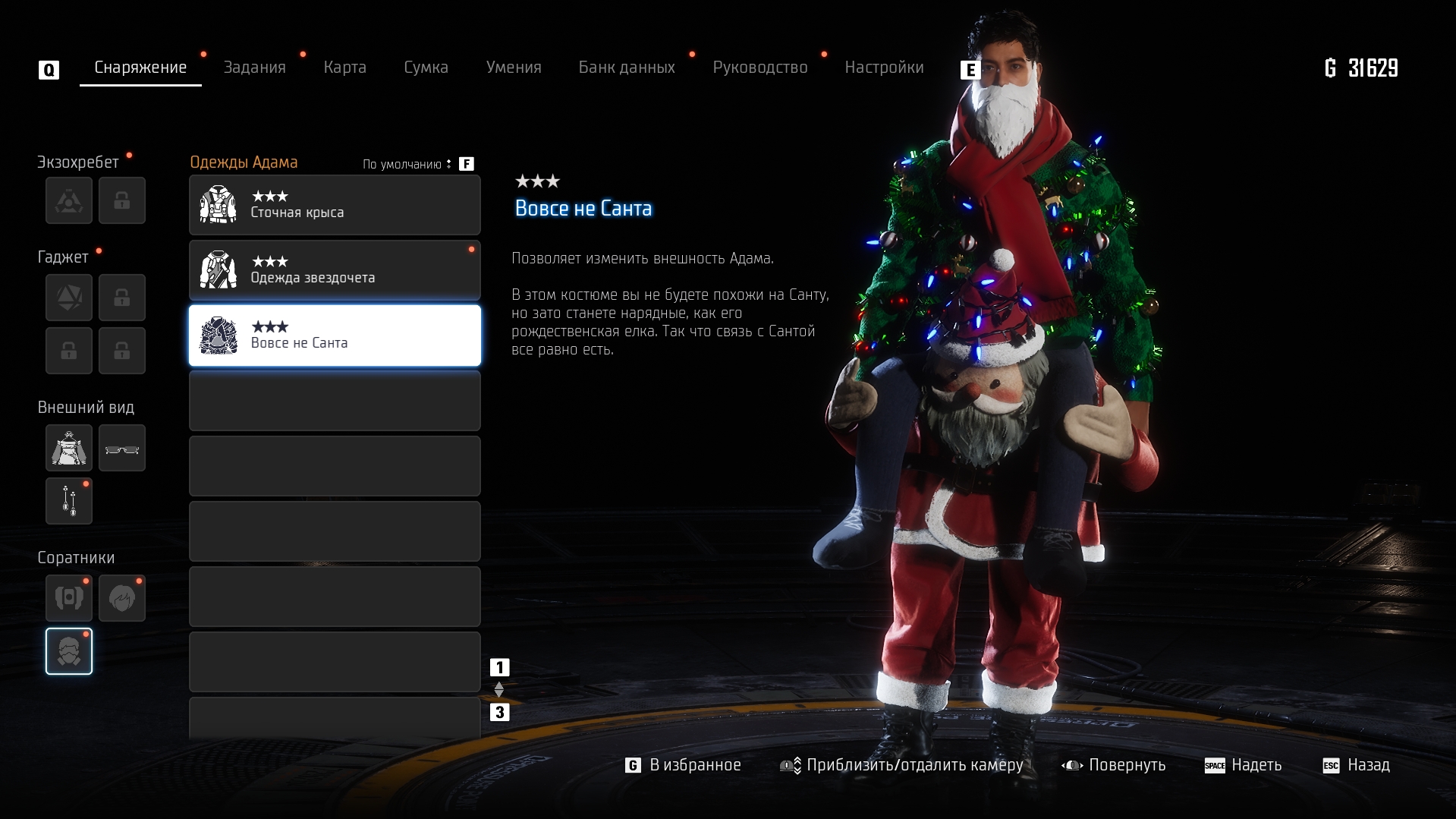Open the outfit slot under Внешний вид
The width and height of the screenshot is (1456, 819).
(69, 448)
